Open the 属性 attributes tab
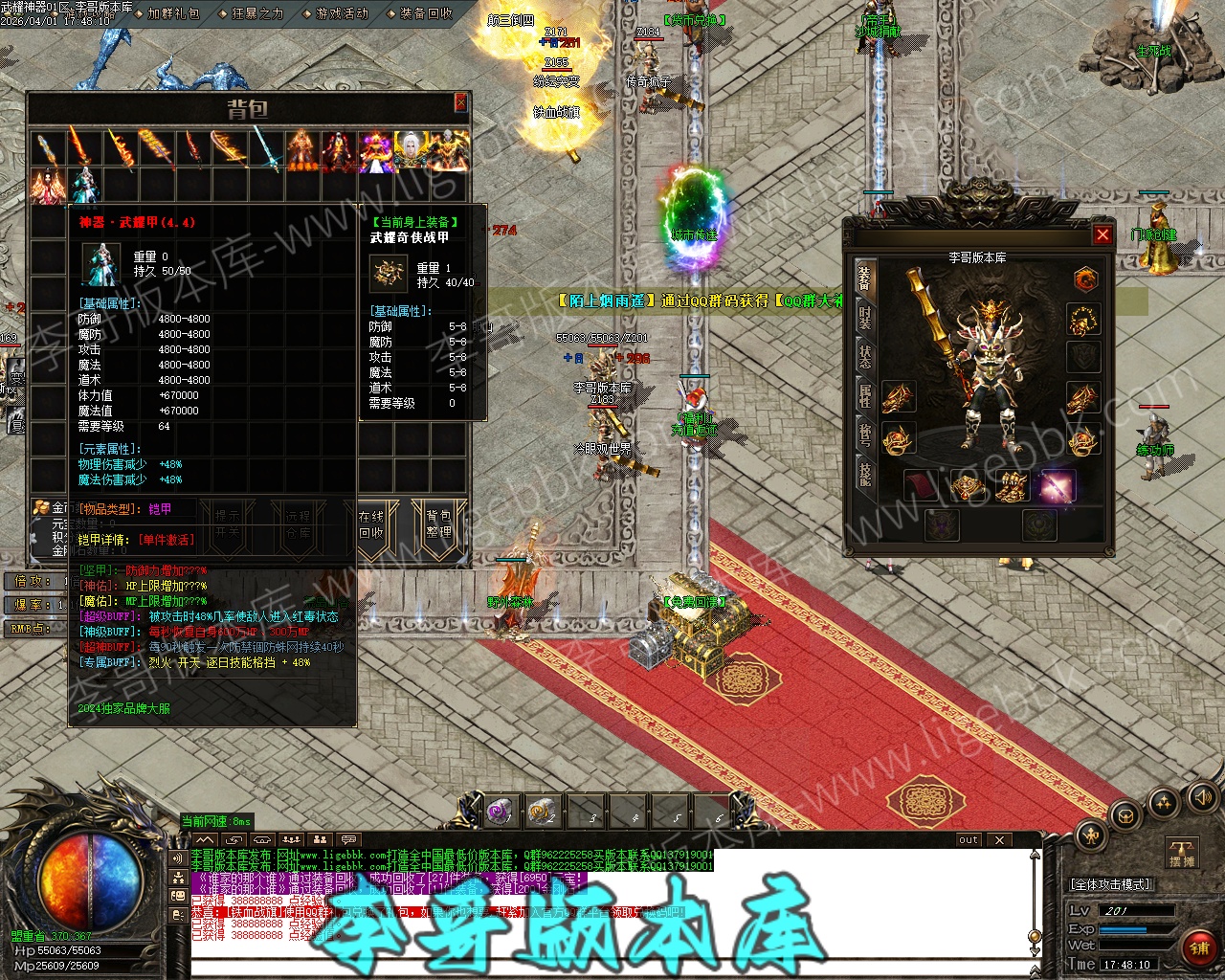Image resolution: width=1225 pixels, height=980 pixels. (x=864, y=394)
